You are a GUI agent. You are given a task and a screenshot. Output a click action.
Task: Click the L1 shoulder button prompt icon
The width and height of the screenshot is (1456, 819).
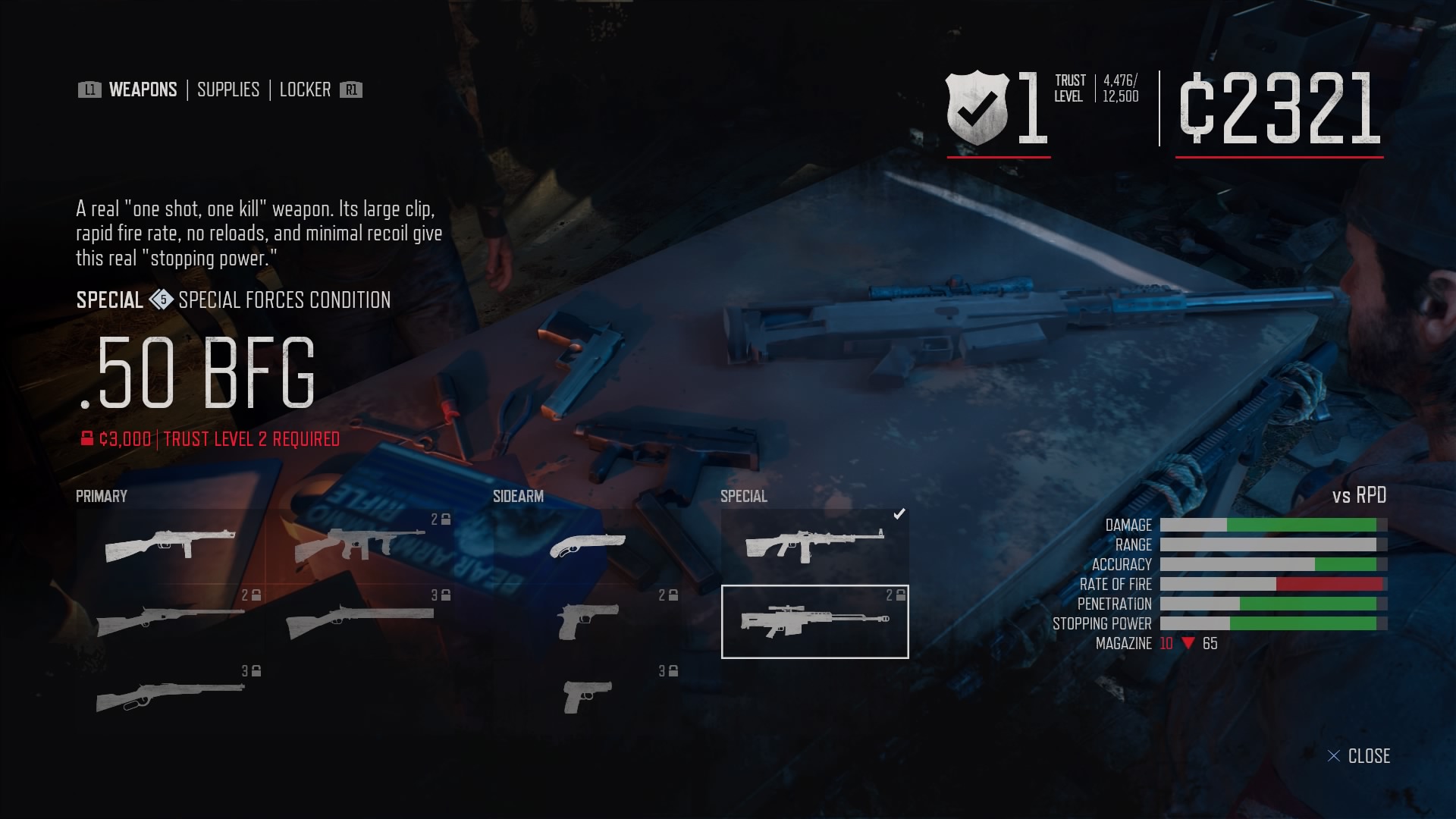point(89,89)
